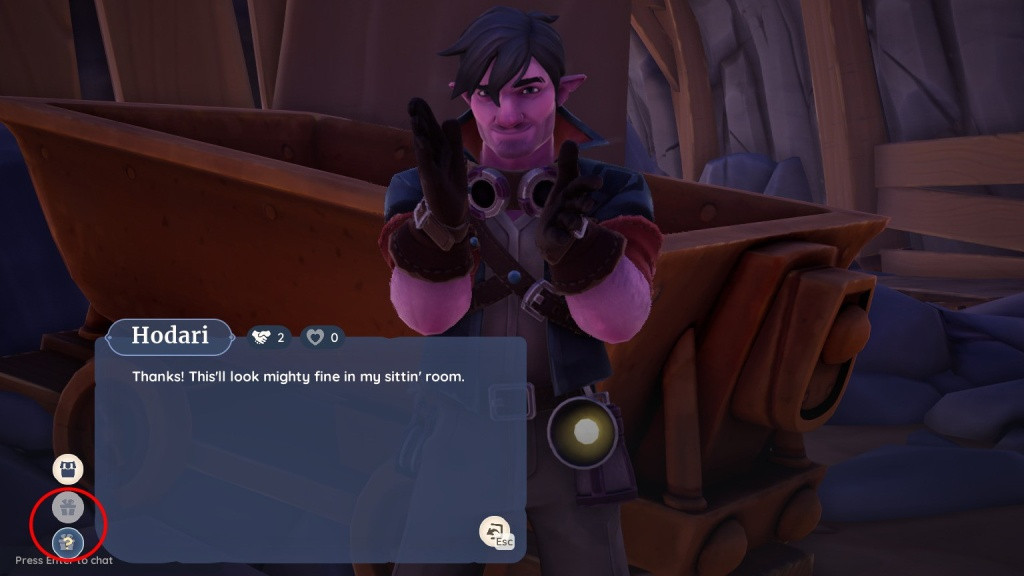
Task: Click the greyed-out gift box icon
Action: pos(68,508)
